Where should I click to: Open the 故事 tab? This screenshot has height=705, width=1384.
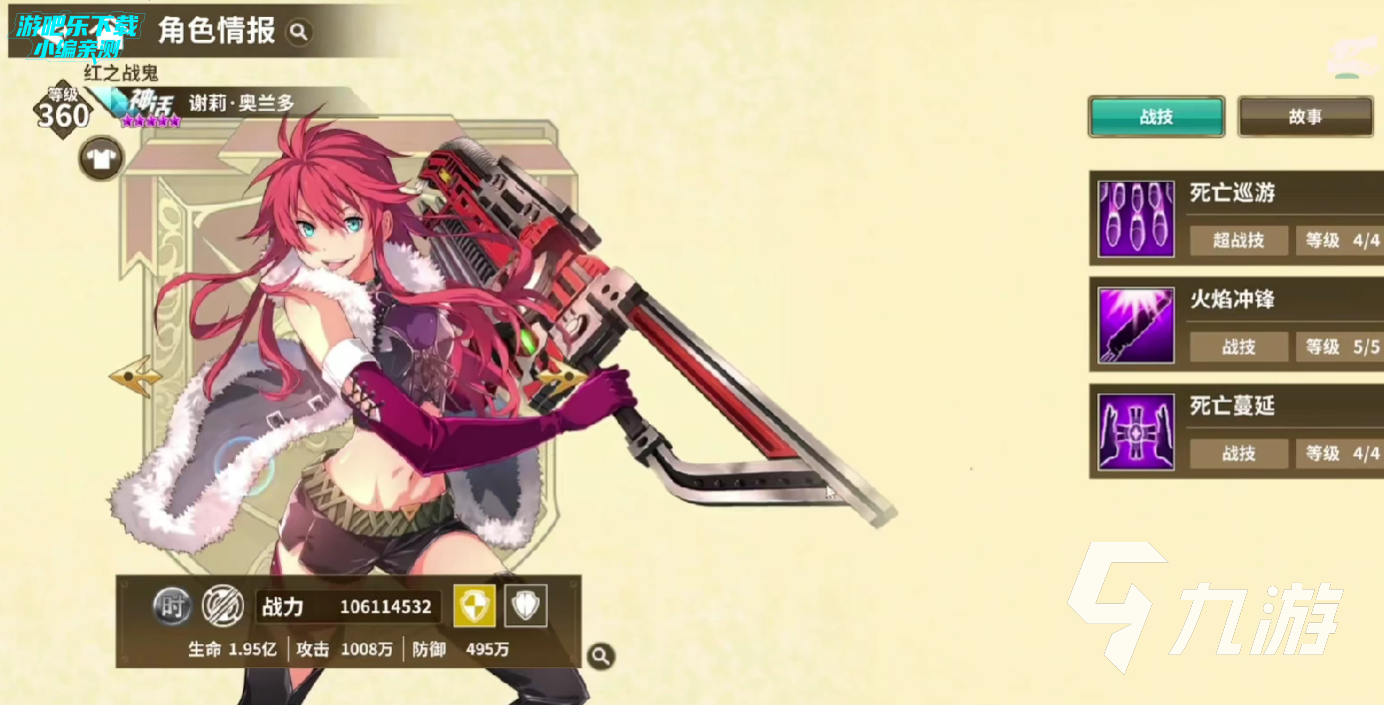point(1305,117)
